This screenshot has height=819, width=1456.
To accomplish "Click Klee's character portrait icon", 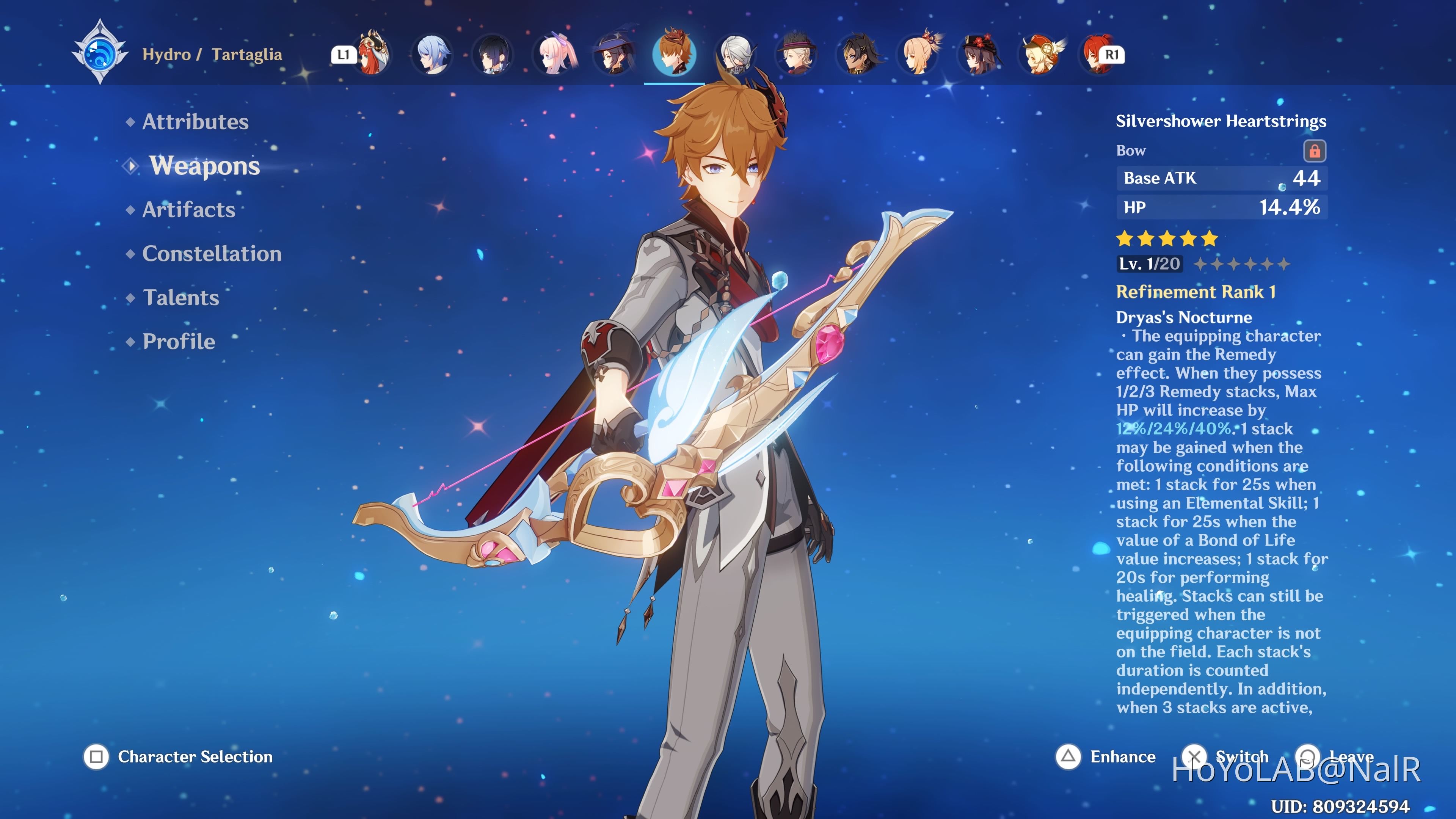I will point(1044,55).
